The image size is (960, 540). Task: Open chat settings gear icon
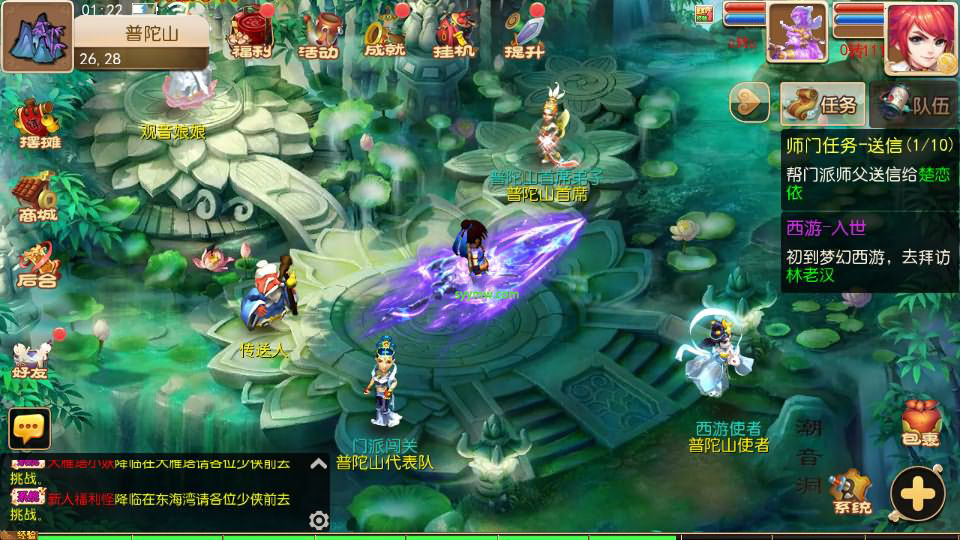319,520
